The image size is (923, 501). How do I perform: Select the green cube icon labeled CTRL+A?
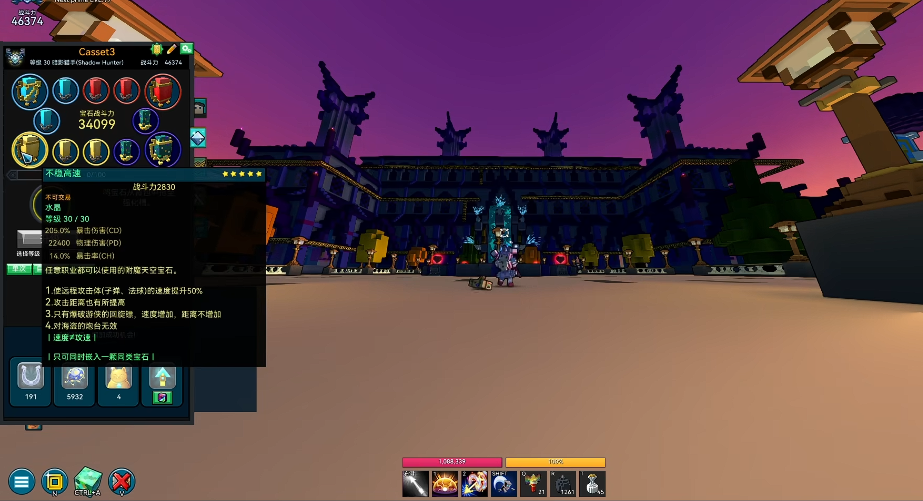[x=88, y=479]
